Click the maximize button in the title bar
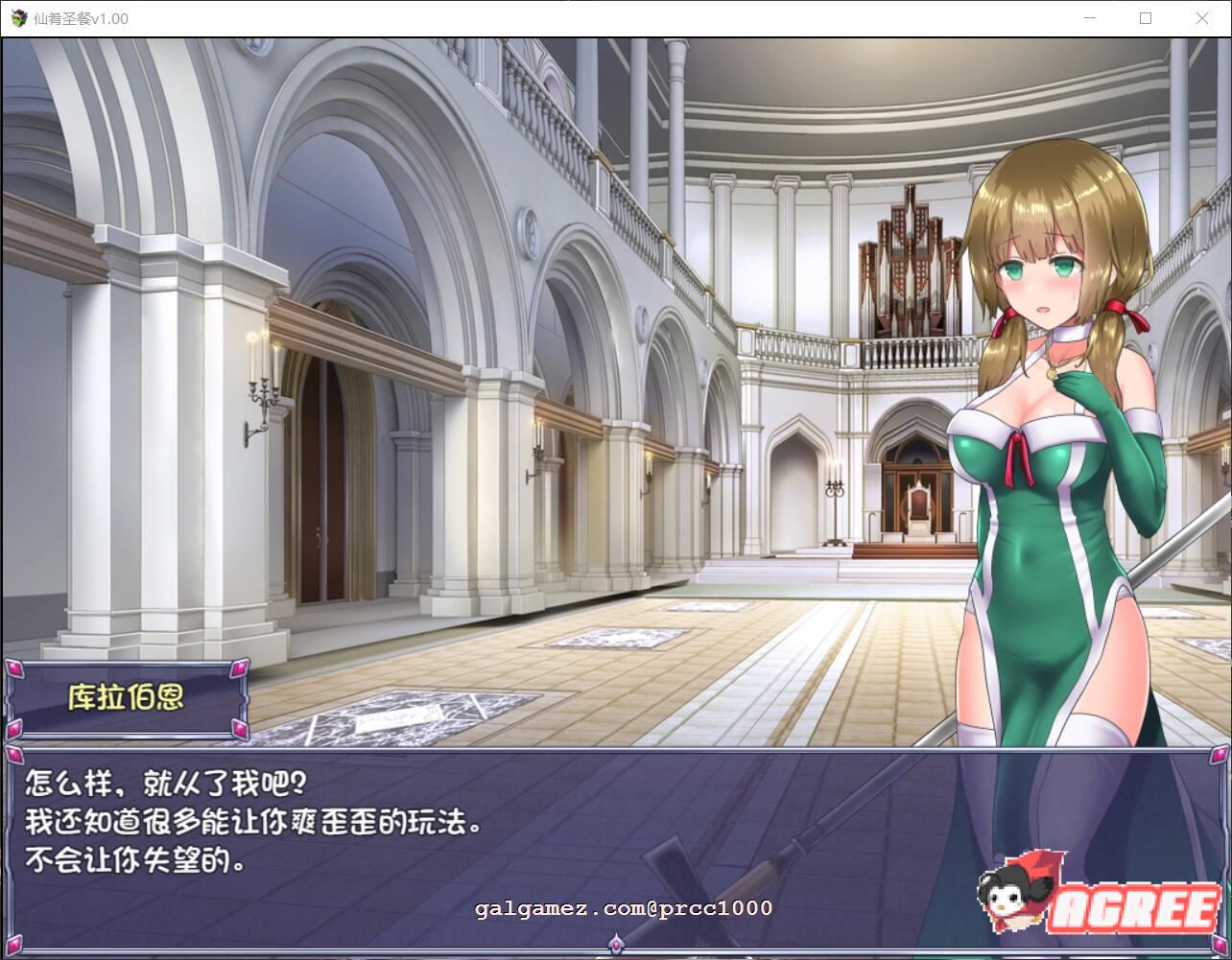The height and width of the screenshot is (960, 1232). coord(1146,18)
